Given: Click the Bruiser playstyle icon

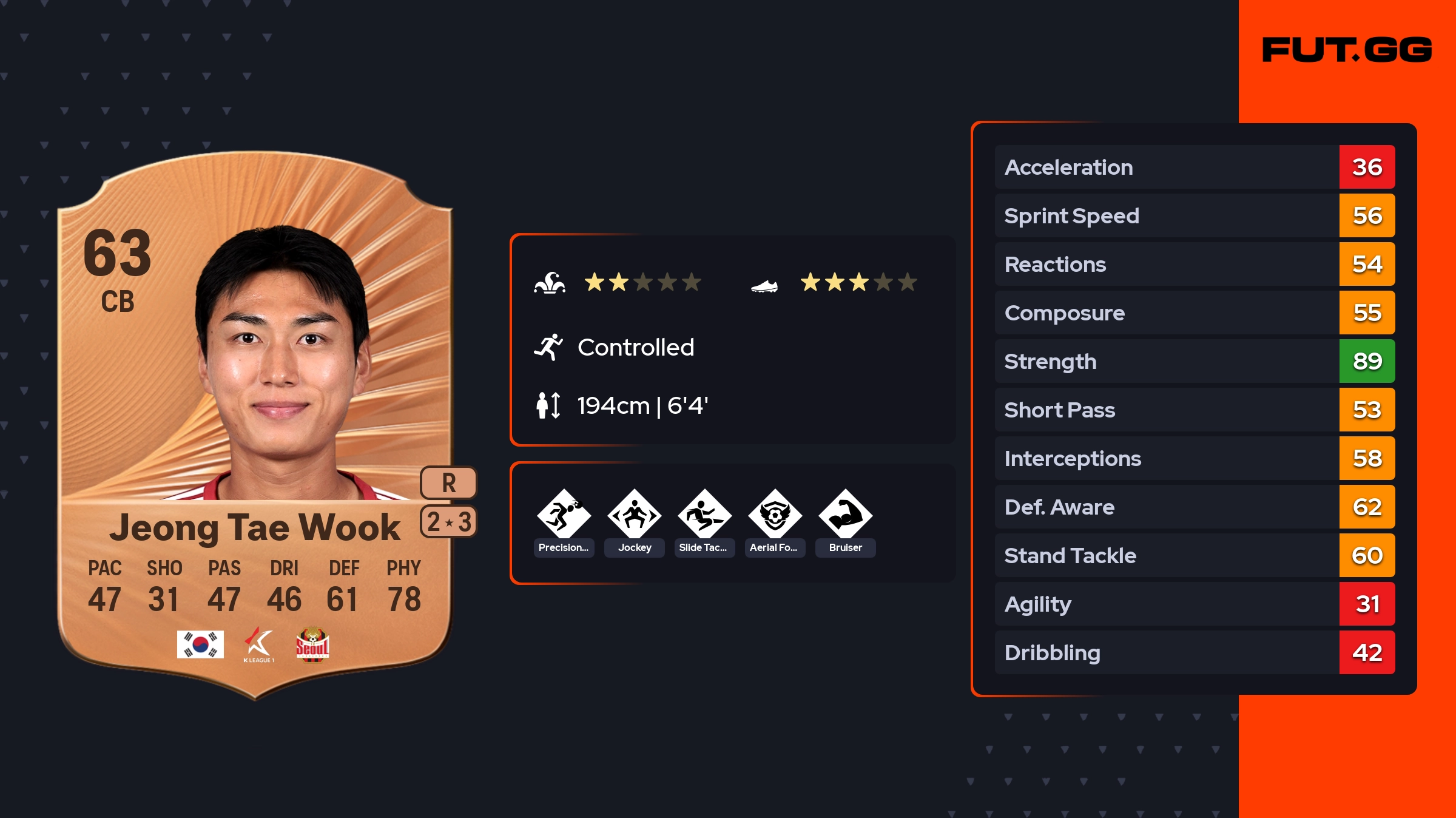Looking at the screenshot, I should [x=845, y=516].
